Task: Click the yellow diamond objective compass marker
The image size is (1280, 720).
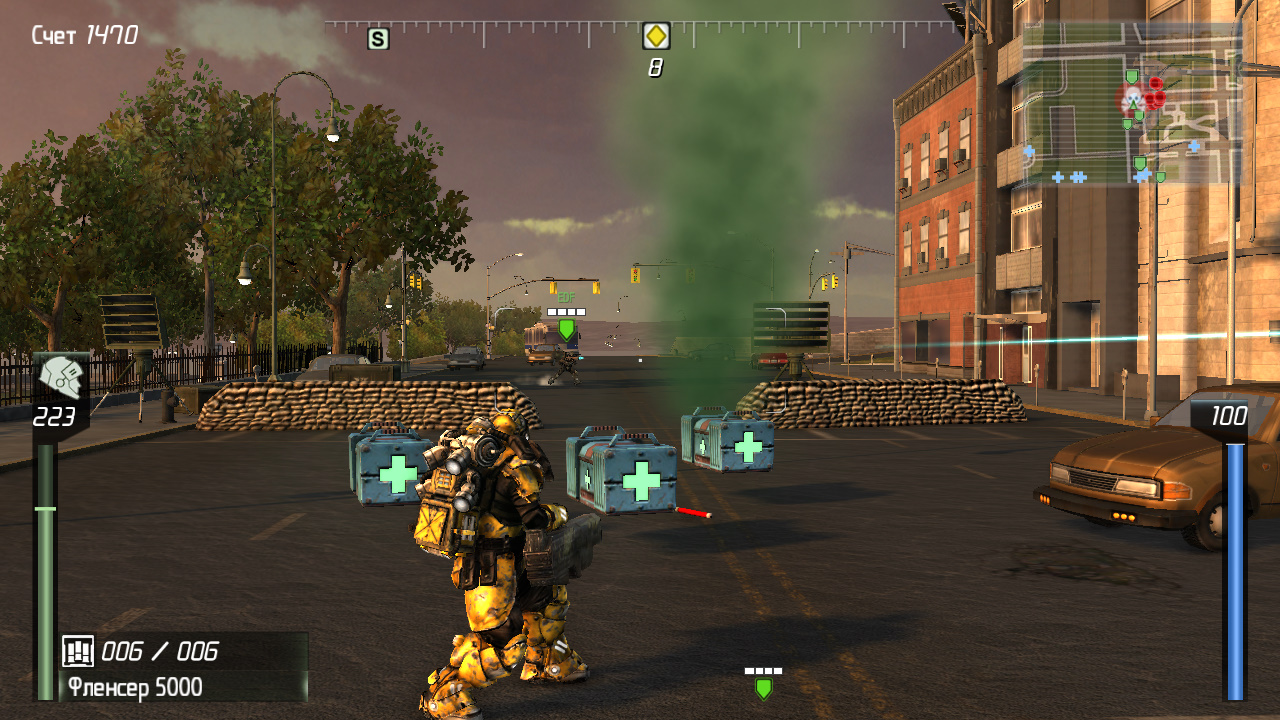Action: tap(655, 37)
